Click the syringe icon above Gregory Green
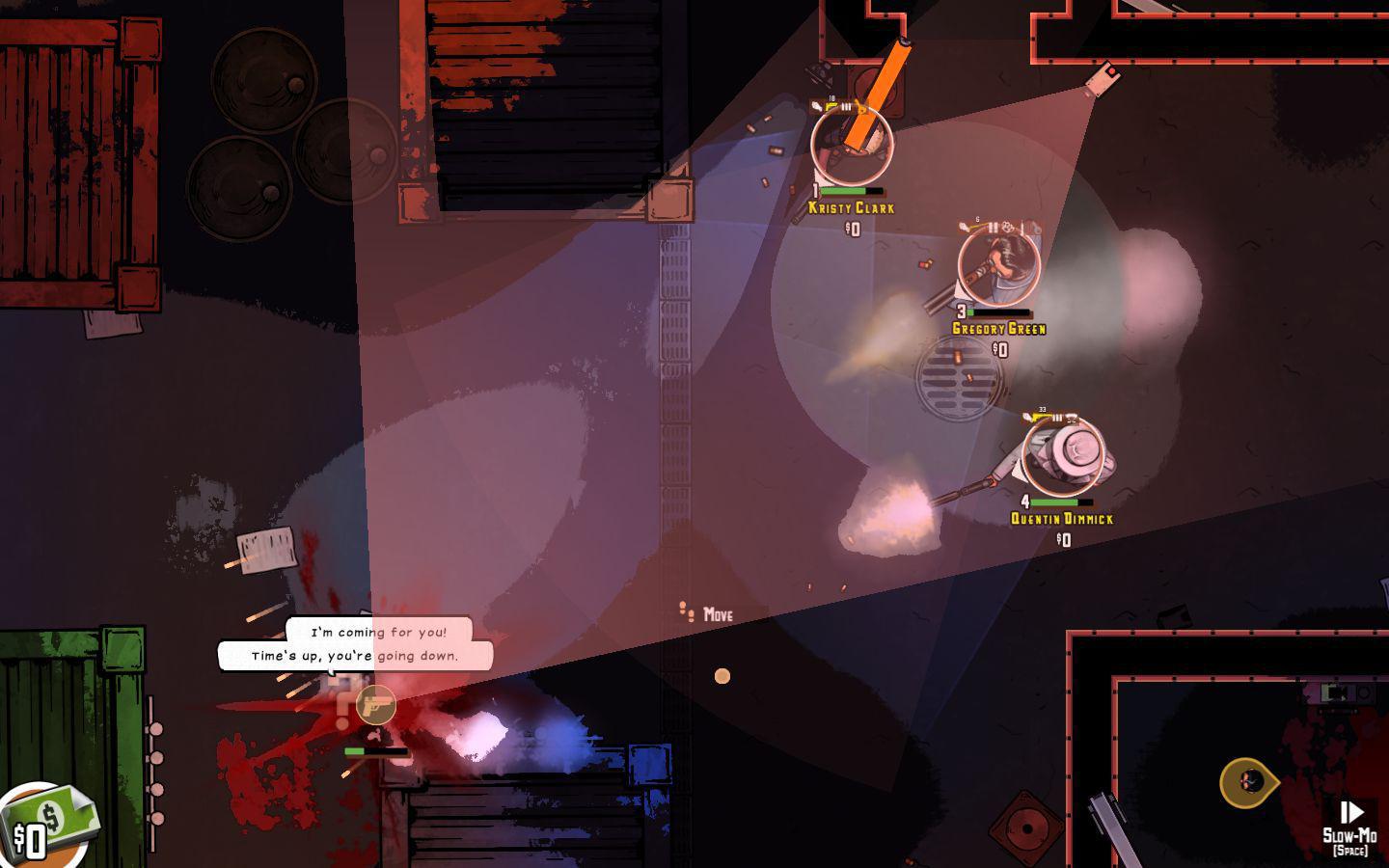The width and height of the screenshot is (1389, 868). (x=1022, y=227)
